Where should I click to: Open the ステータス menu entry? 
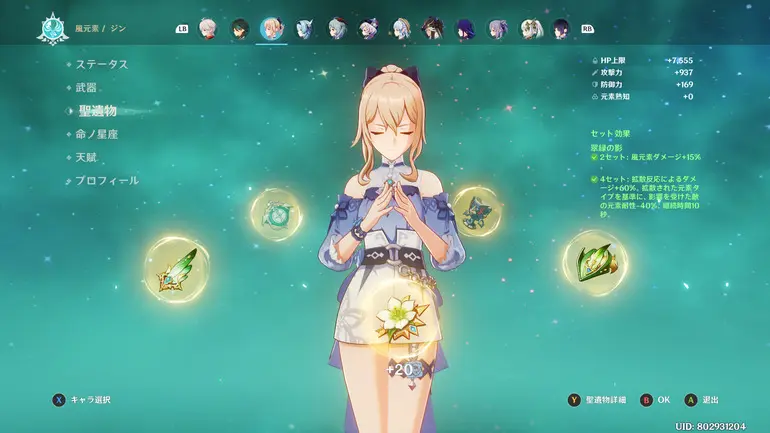pyautogui.click(x=101, y=64)
